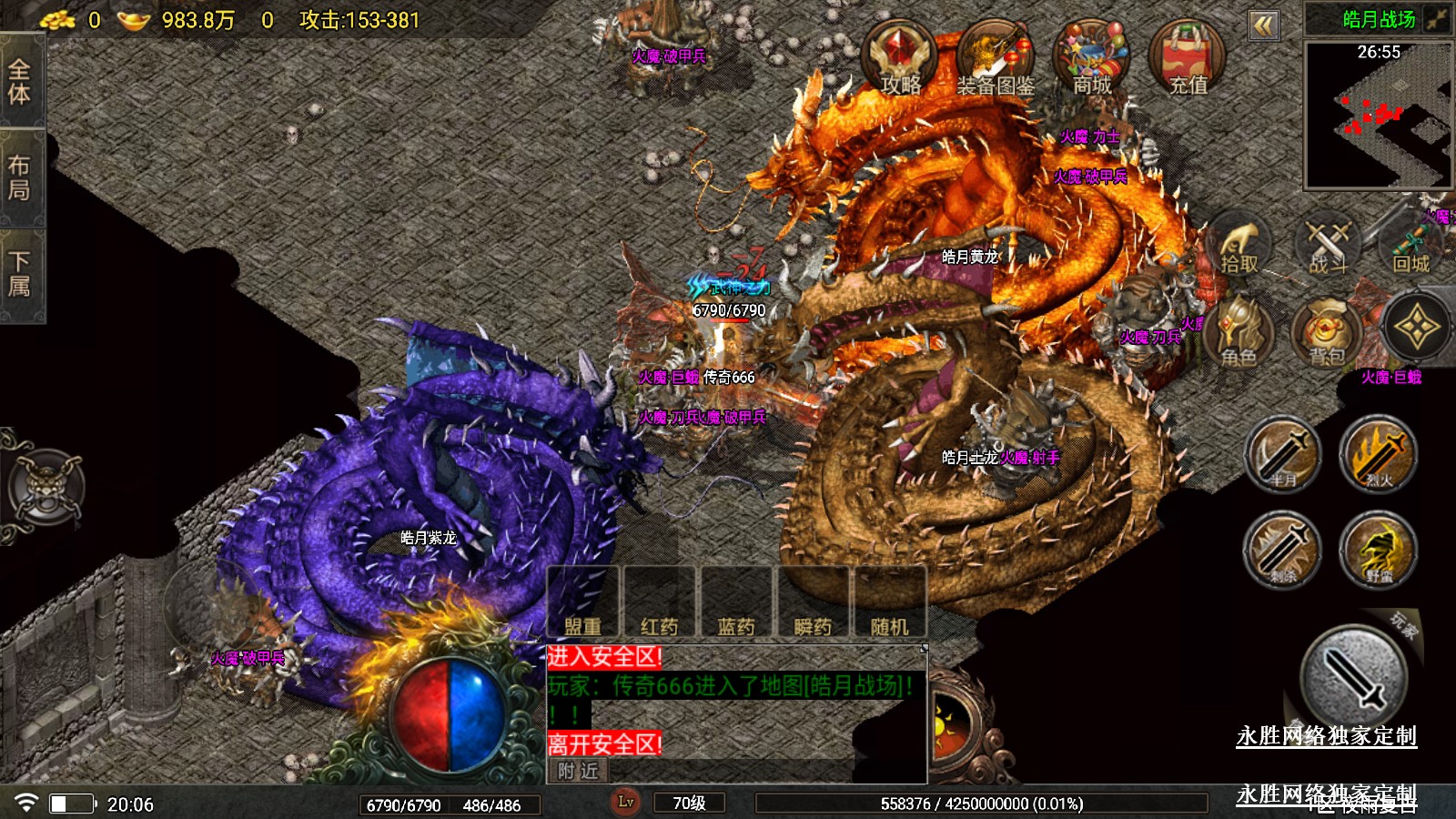Open the 角色 character panel

coord(1239,335)
